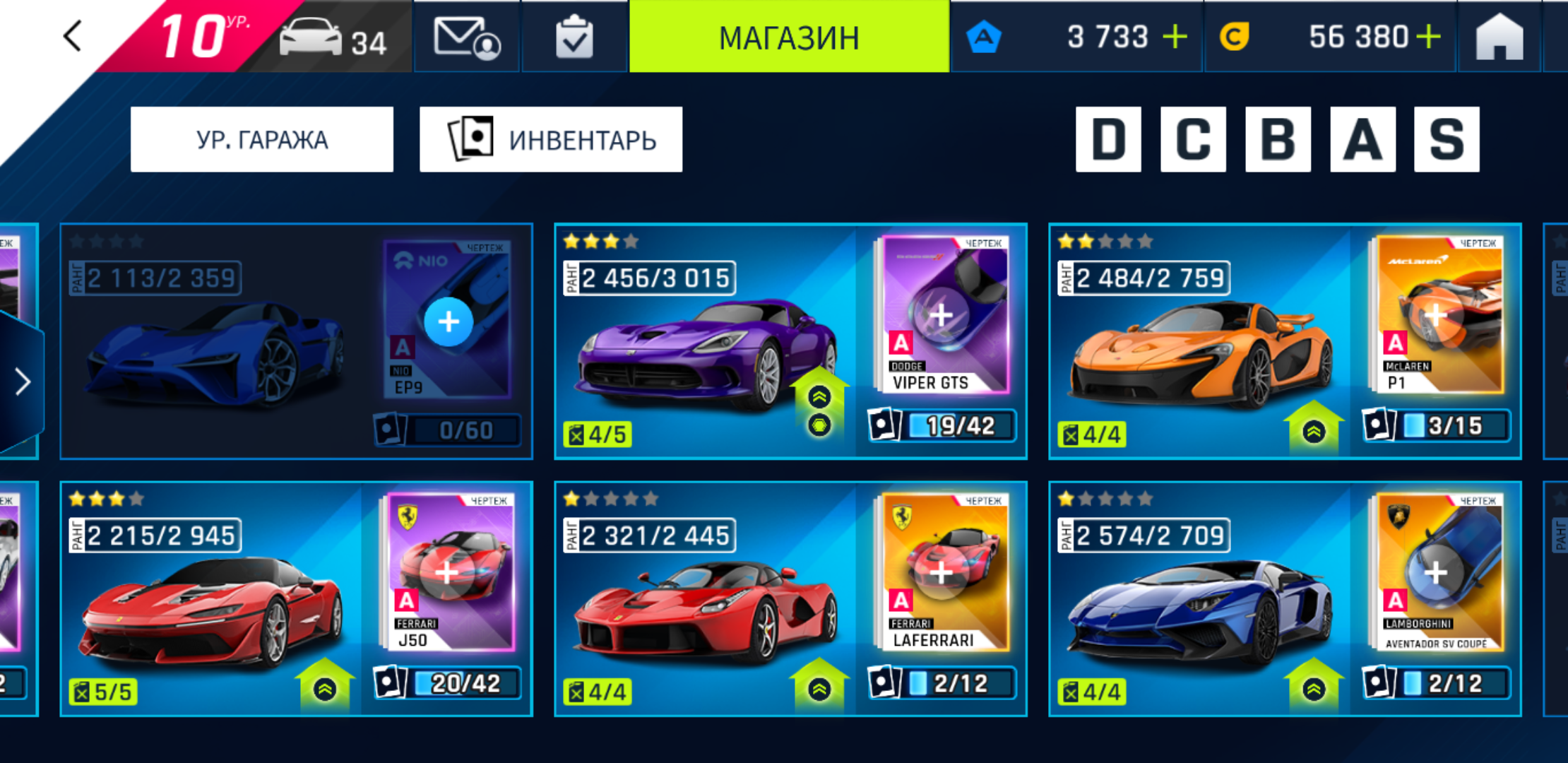
Task: Switch to class A cars
Action: [x=1362, y=139]
